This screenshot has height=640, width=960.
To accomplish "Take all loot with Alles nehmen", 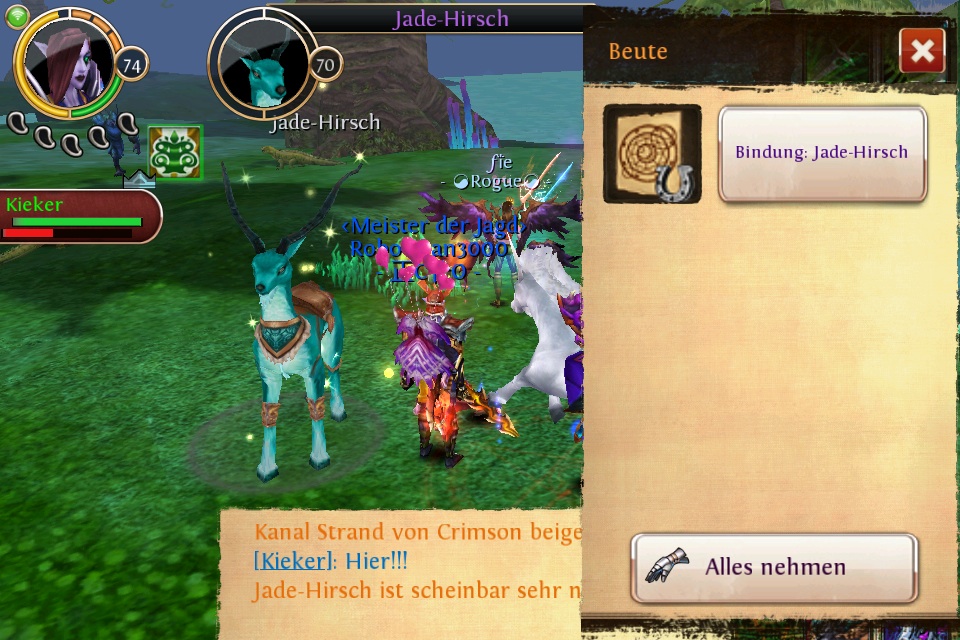I will tap(774, 567).
